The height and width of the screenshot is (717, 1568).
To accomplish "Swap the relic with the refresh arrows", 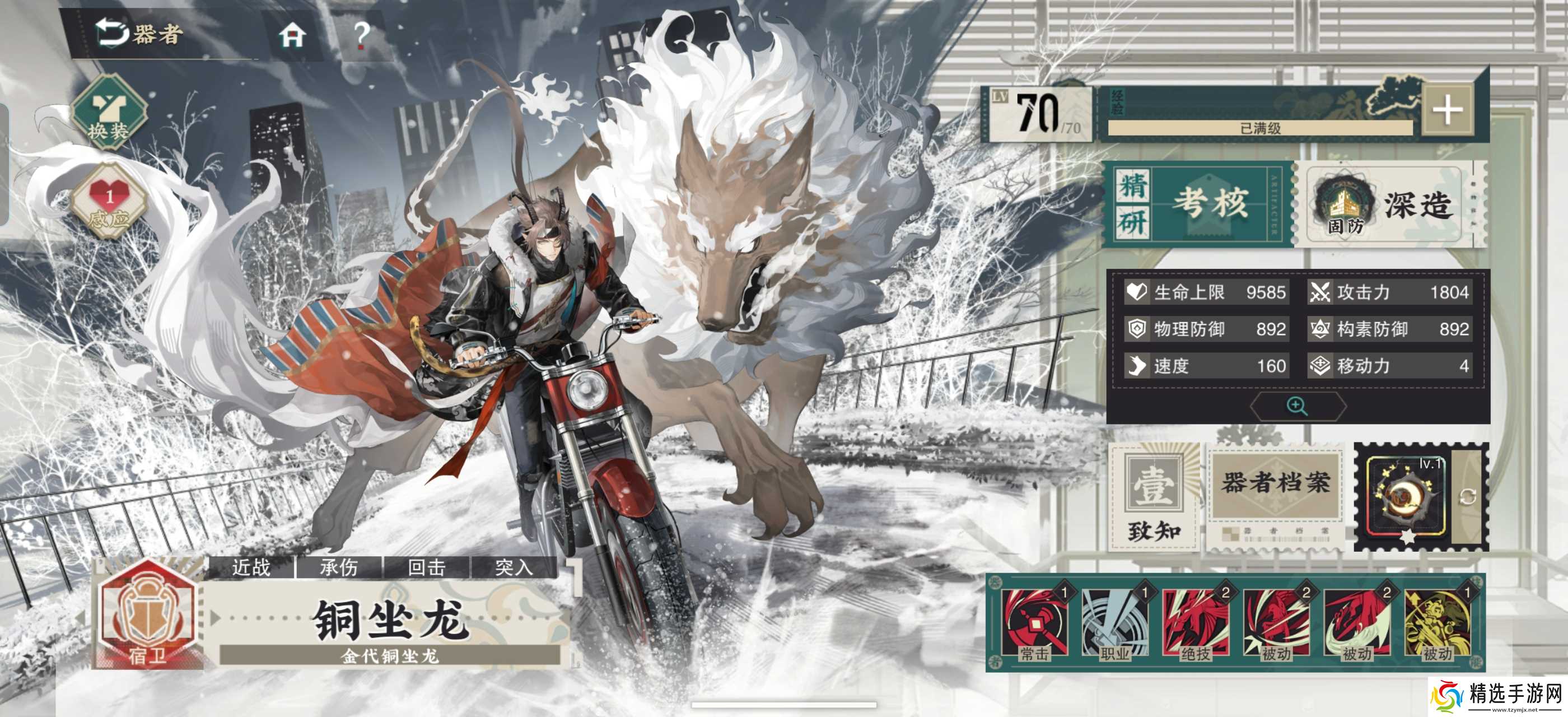I will click(1468, 497).
